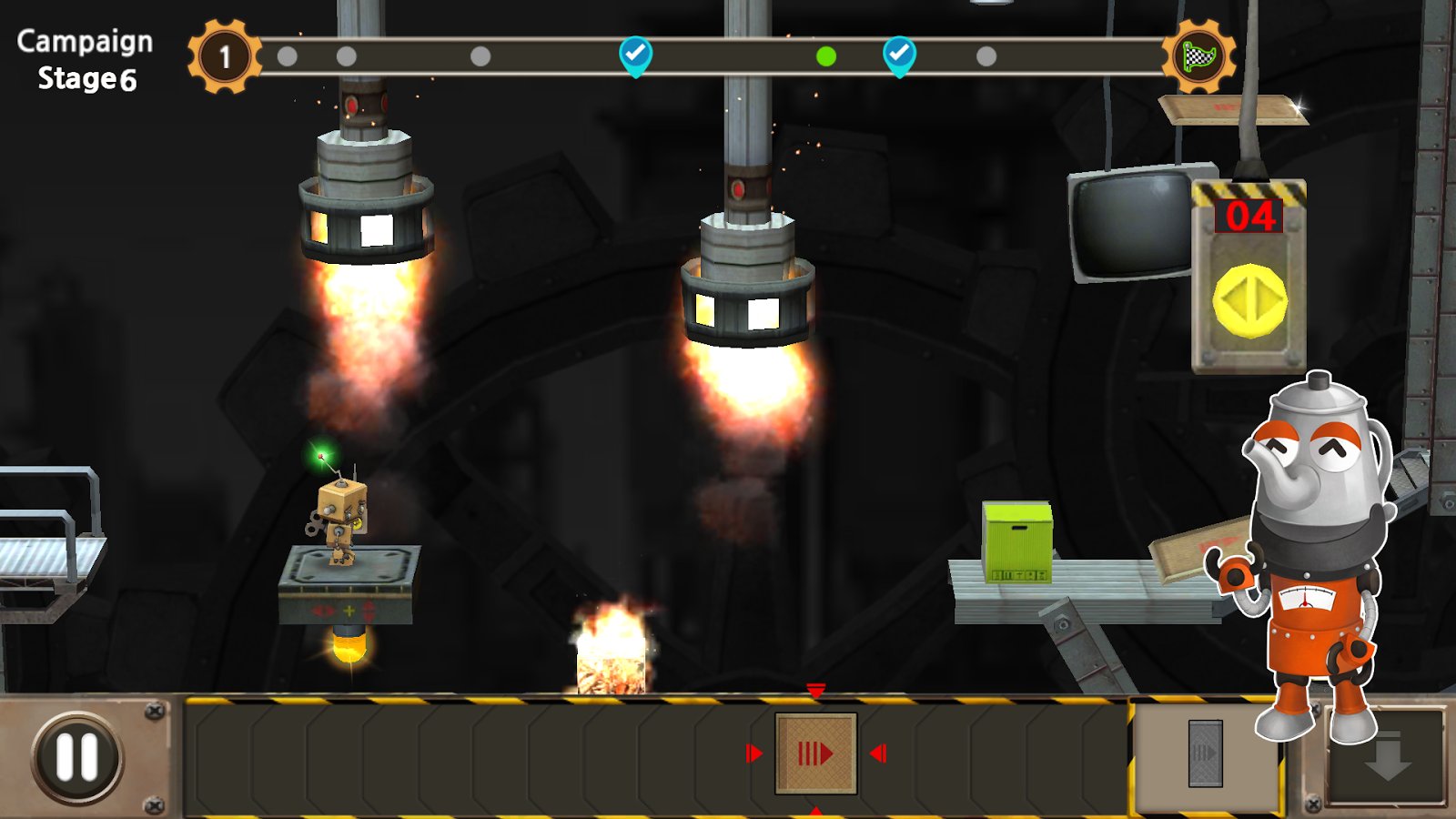Select the red arrow block on the track
This screenshot has height=819, width=1456.
coord(815,753)
